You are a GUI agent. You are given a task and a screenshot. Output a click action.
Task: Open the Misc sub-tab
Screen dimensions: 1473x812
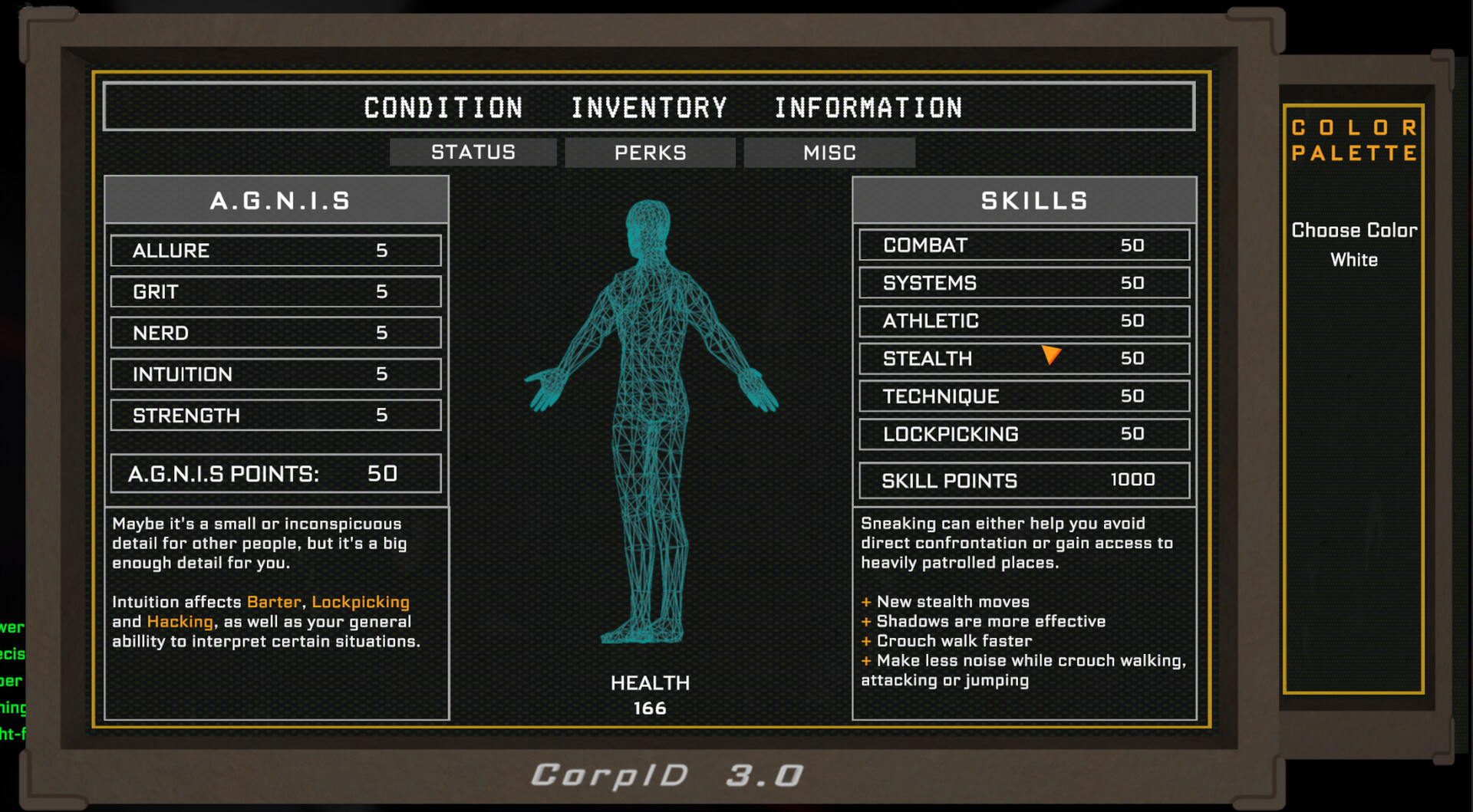pyautogui.click(x=829, y=152)
